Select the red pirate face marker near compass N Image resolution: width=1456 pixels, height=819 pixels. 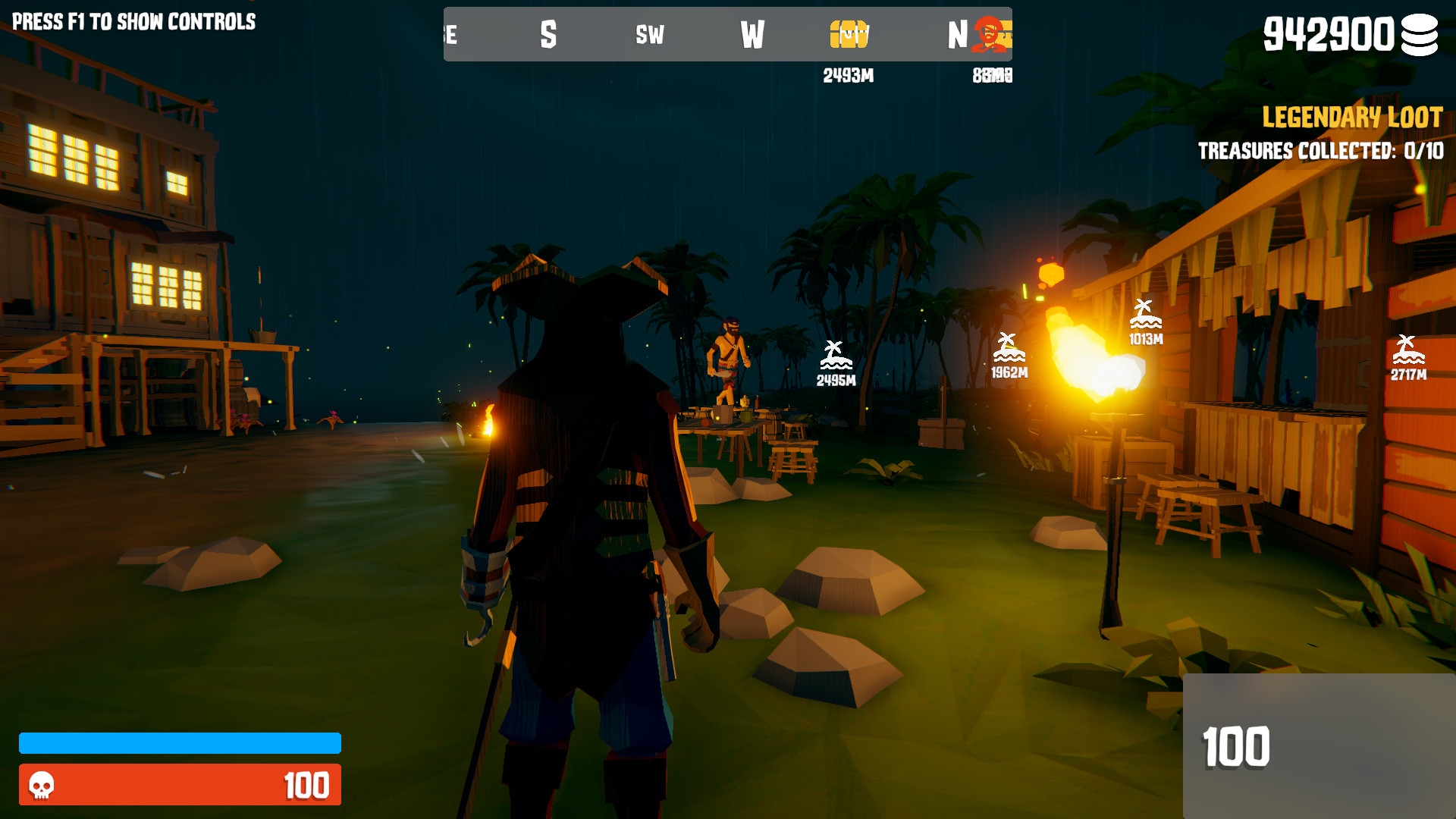tap(987, 33)
